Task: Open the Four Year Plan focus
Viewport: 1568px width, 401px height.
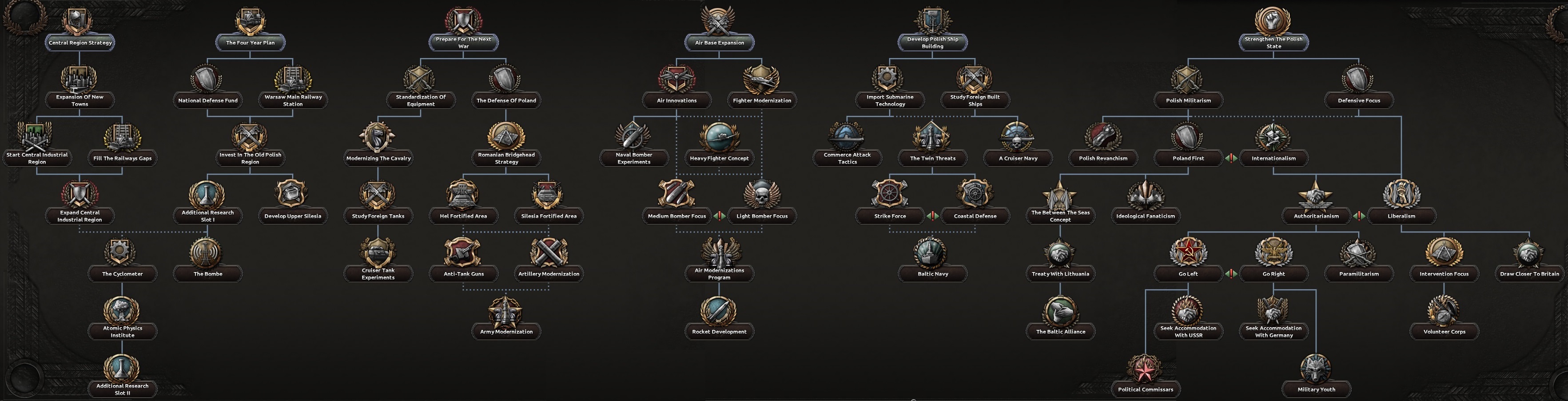Action: 250,43
